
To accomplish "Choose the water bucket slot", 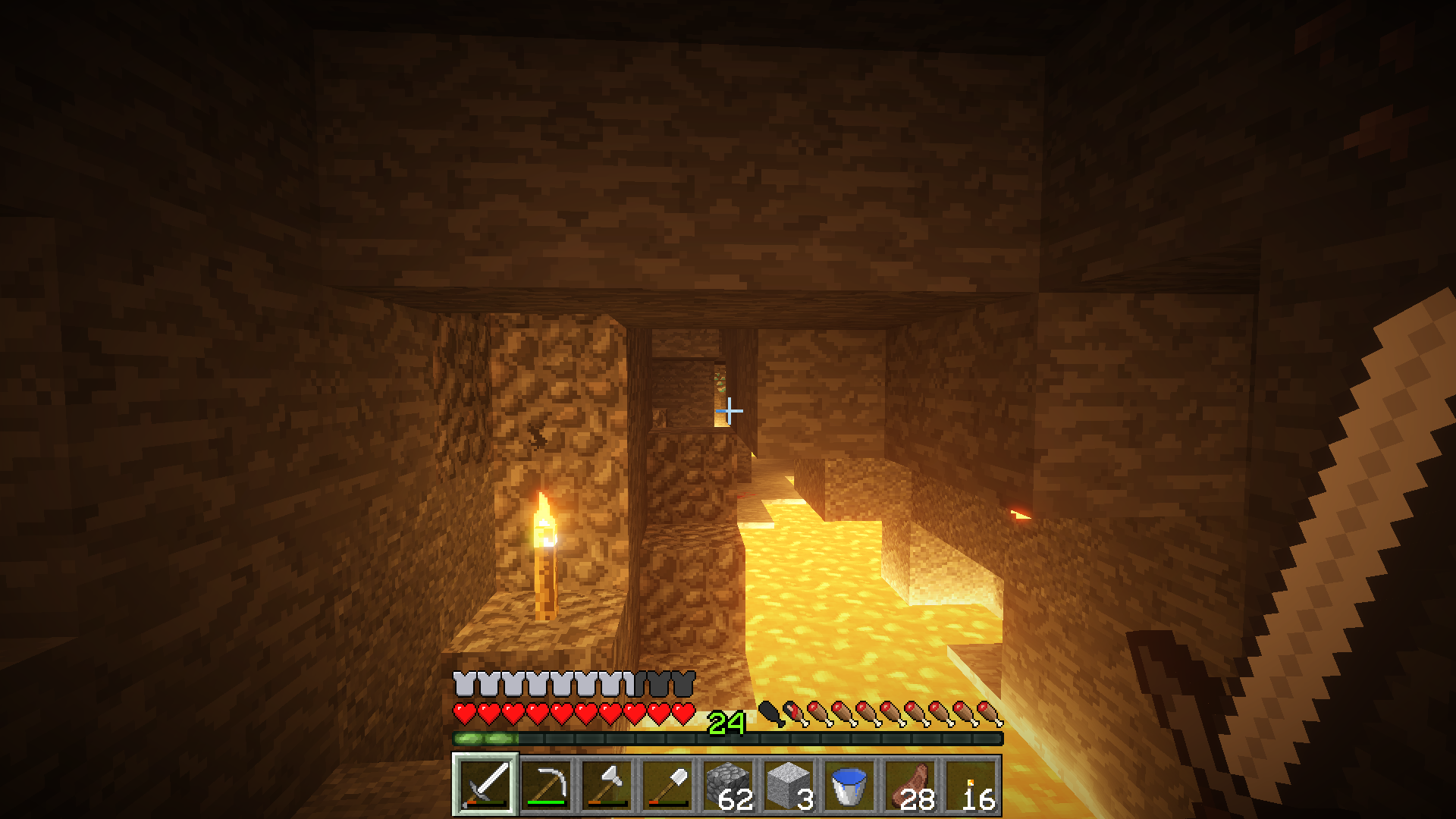I will [849, 785].
